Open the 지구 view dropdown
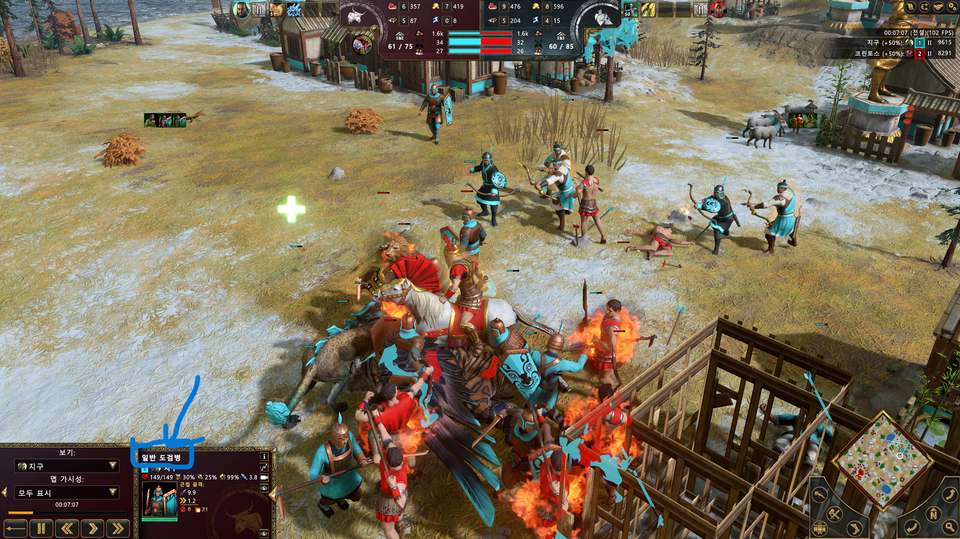 tap(67, 466)
